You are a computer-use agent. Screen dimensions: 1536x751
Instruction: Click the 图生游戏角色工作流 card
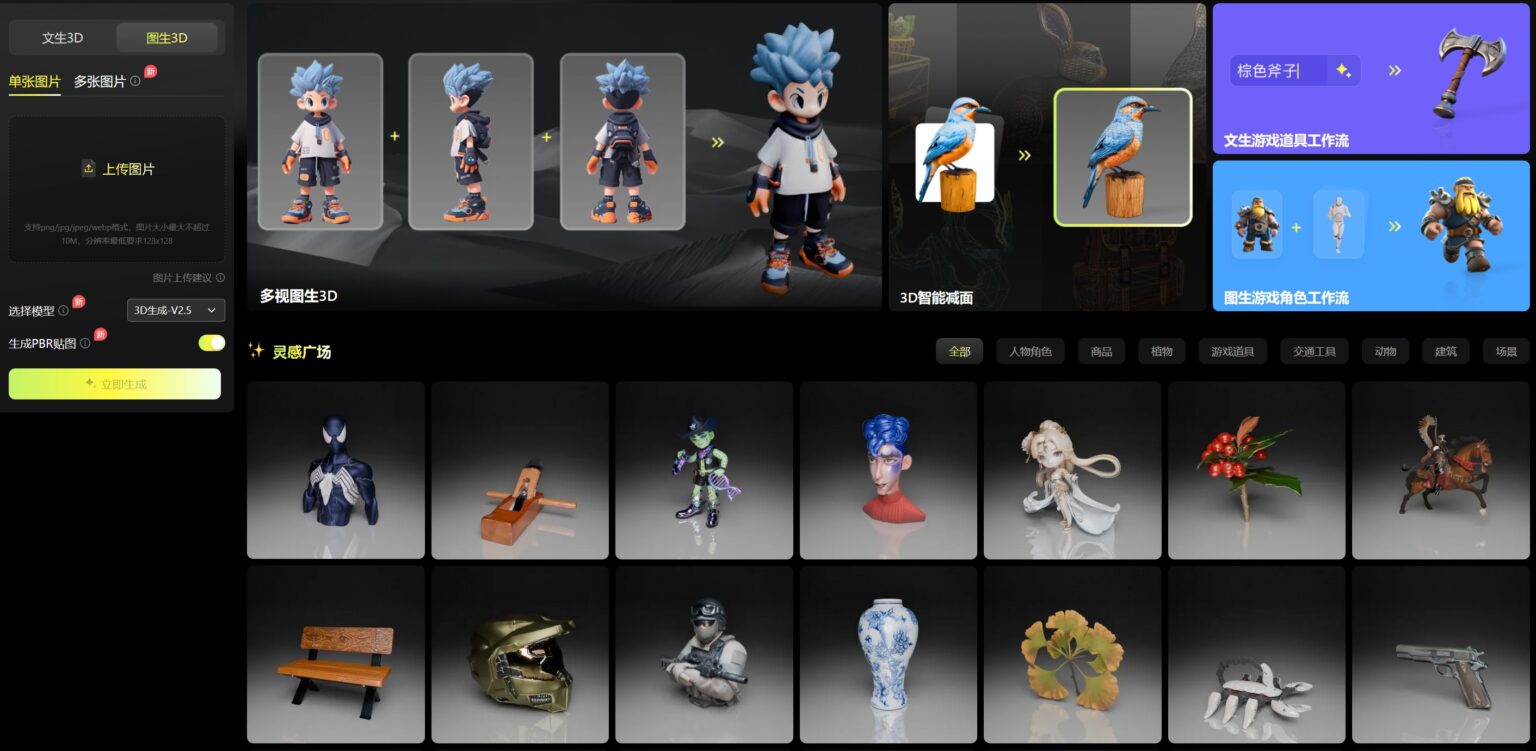tap(1370, 235)
